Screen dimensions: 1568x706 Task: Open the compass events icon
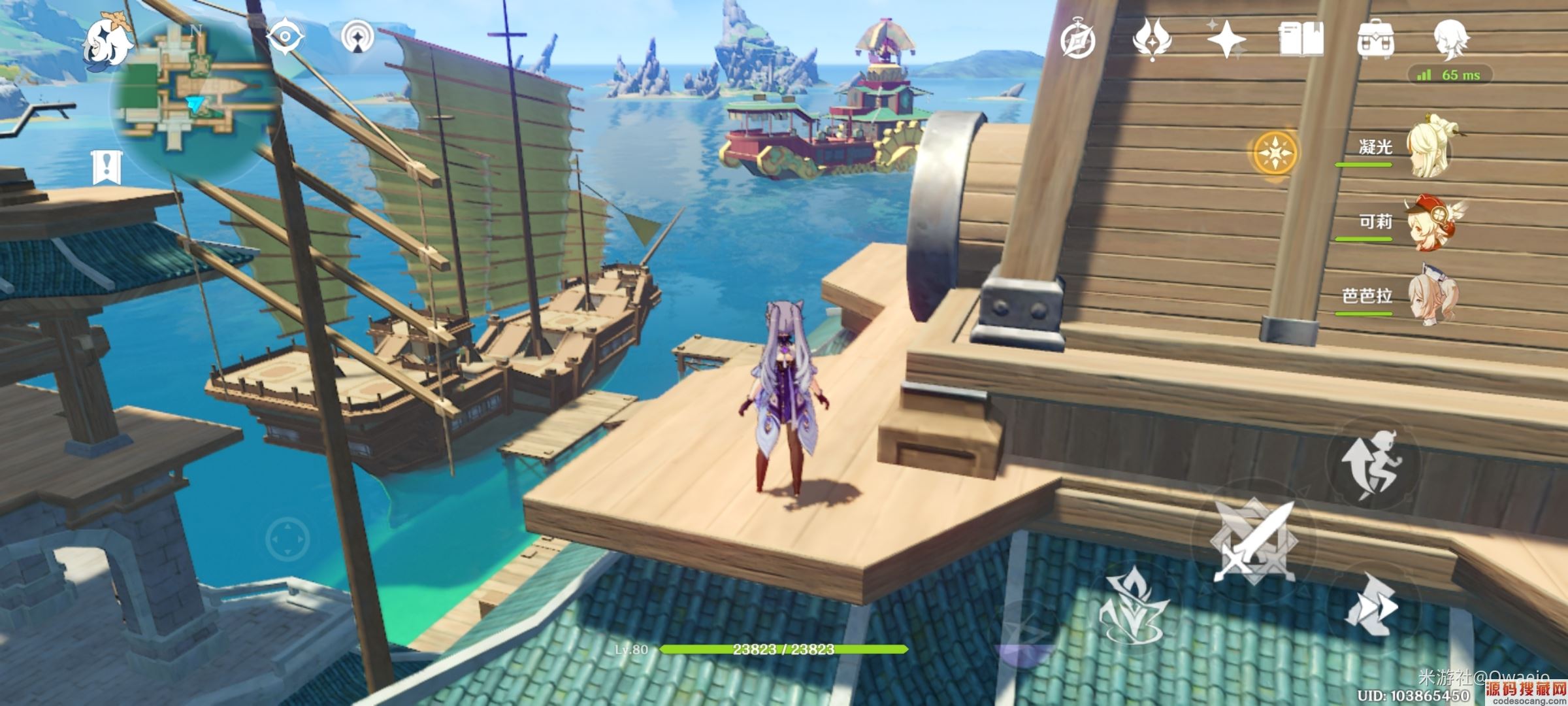coord(1077,41)
